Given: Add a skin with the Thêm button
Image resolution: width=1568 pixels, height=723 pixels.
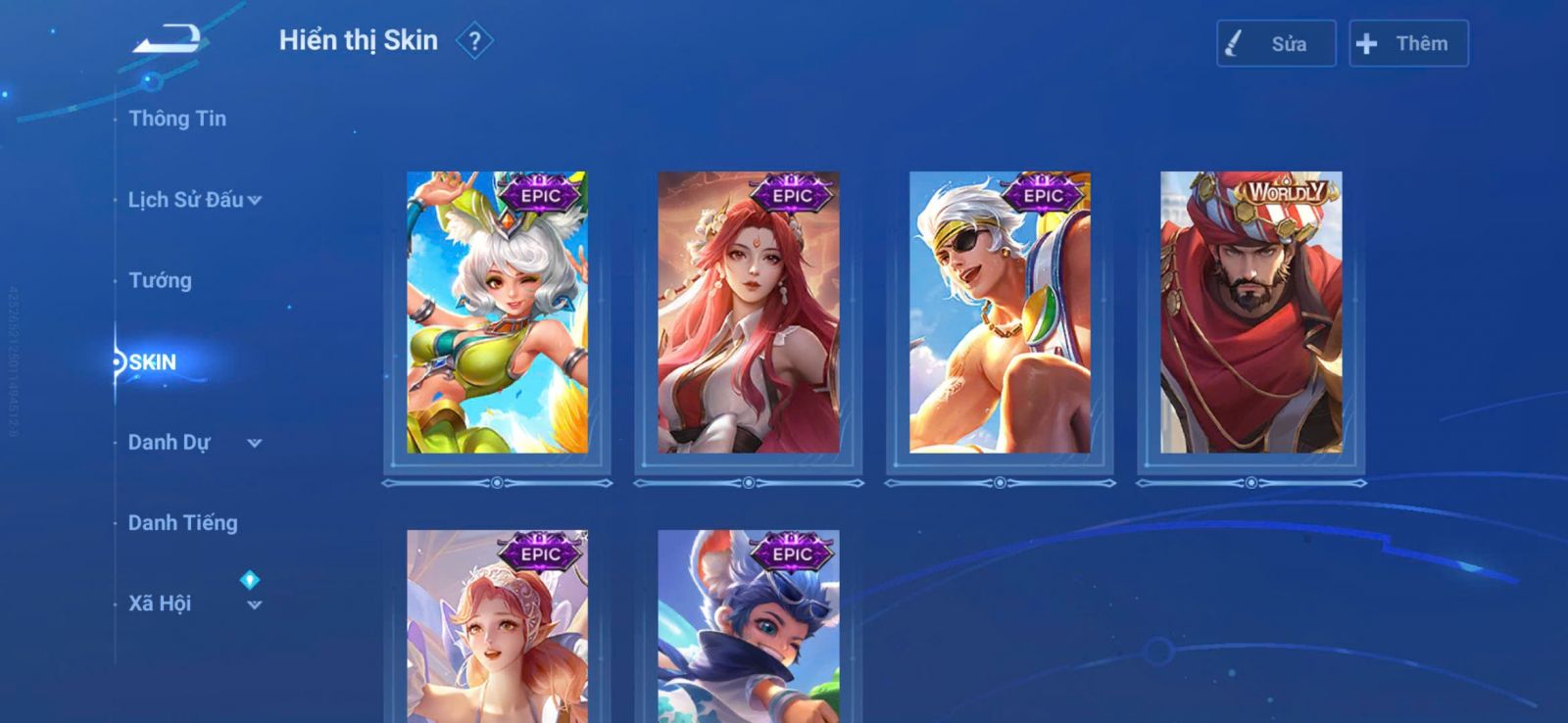Looking at the screenshot, I should [1407, 44].
